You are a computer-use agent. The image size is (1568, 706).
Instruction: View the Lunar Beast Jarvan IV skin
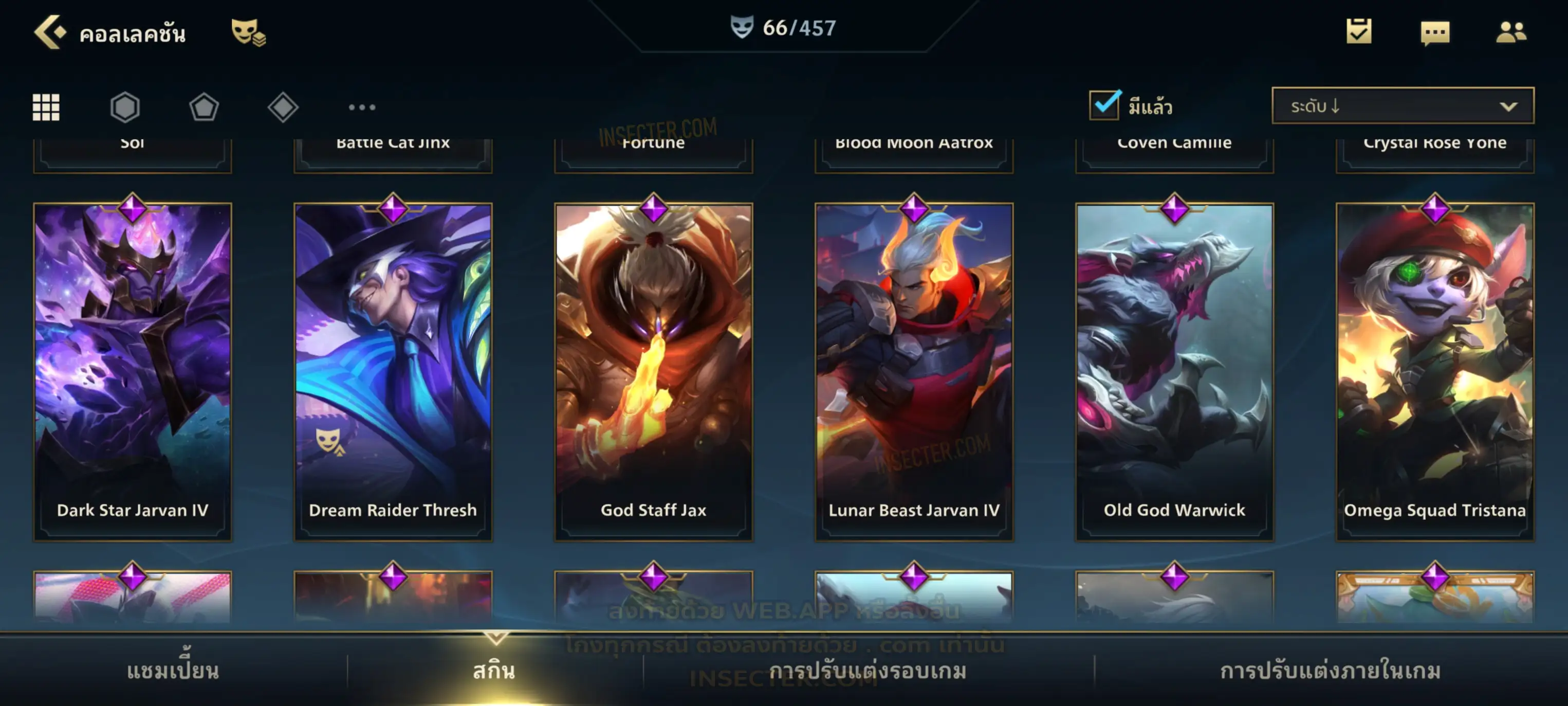914,372
